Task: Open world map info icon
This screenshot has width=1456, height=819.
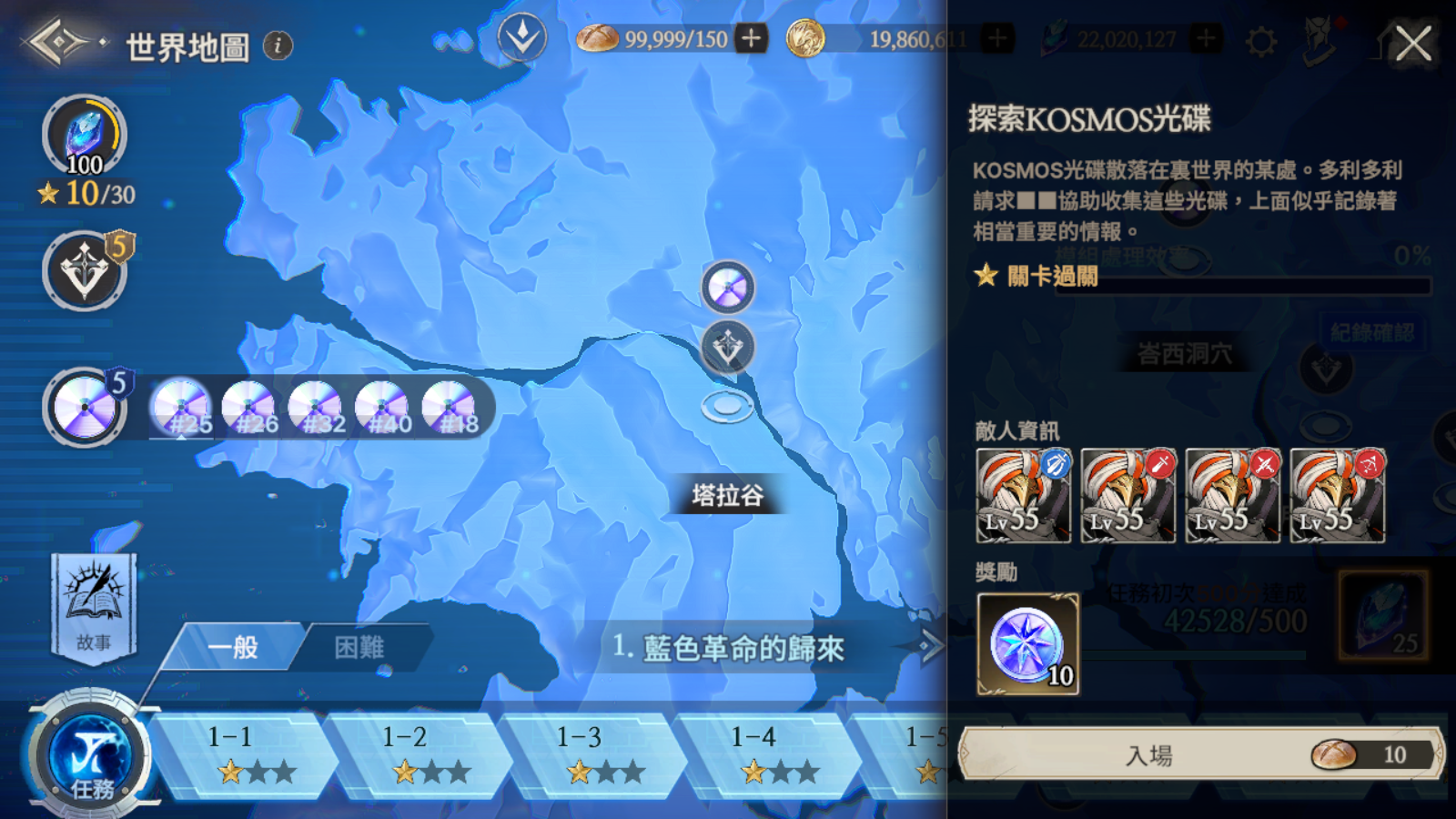Action: (278, 45)
